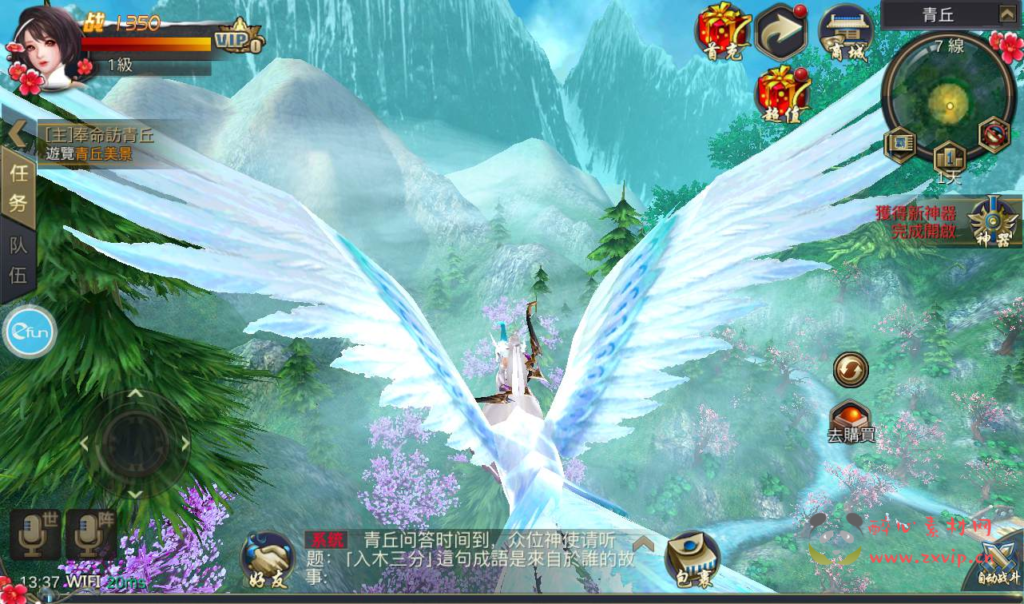Tap the VIP badge
Image resolution: width=1024 pixels, height=604 pixels.
[240, 37]
